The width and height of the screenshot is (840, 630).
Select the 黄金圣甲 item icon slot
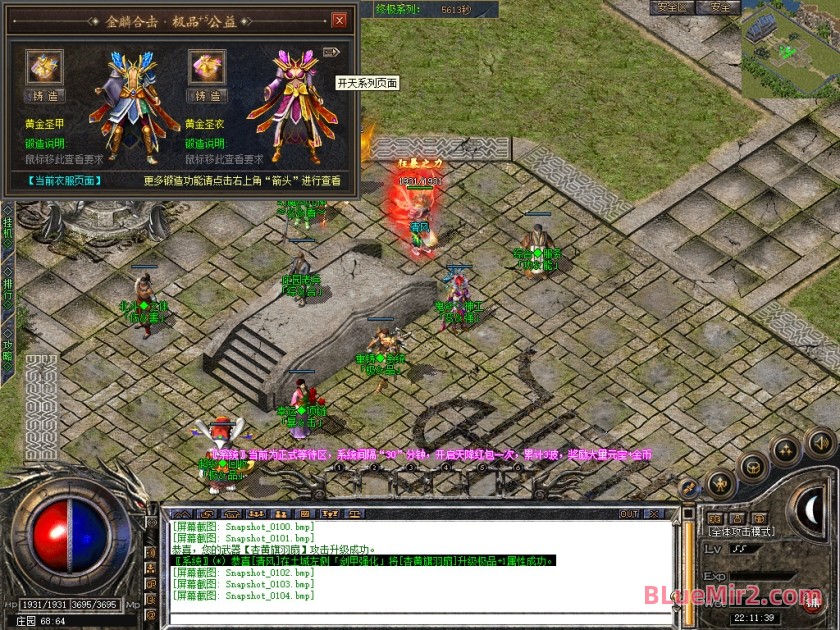coord(45,67)
